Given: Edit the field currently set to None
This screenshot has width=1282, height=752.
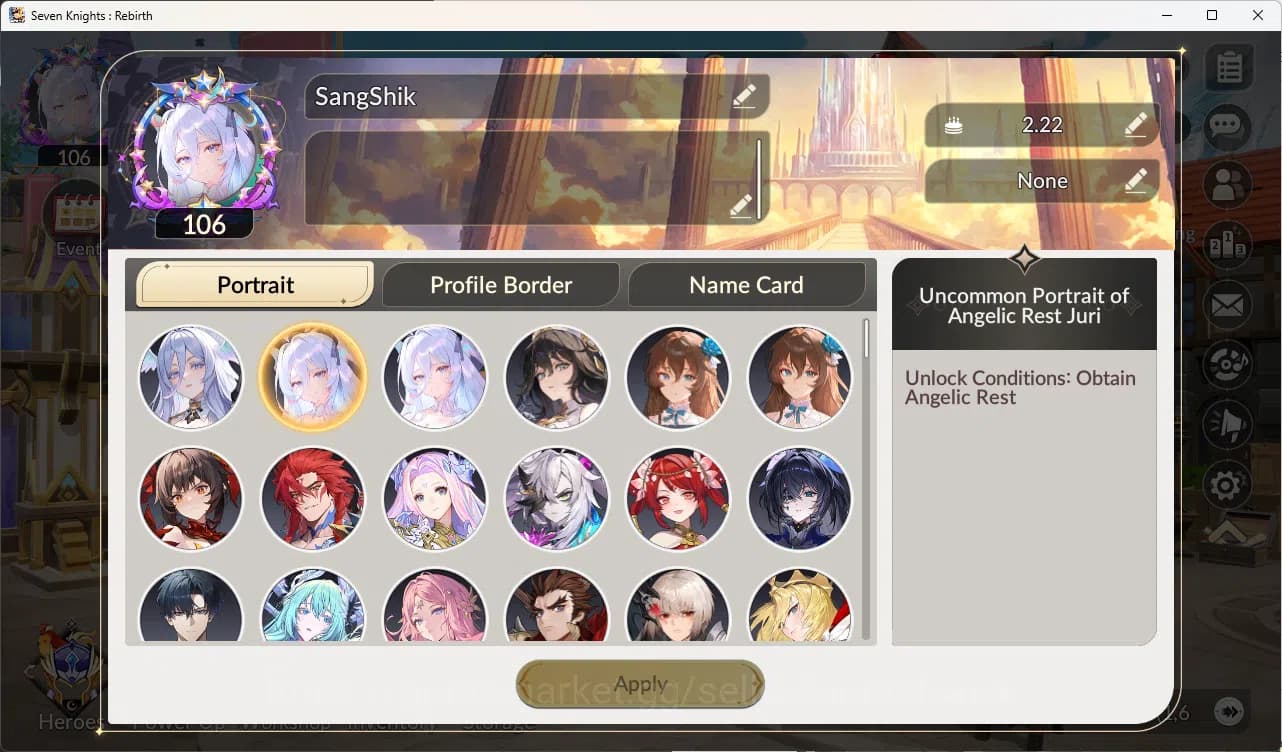Looking at the screenshot, I should [1135, 181].
